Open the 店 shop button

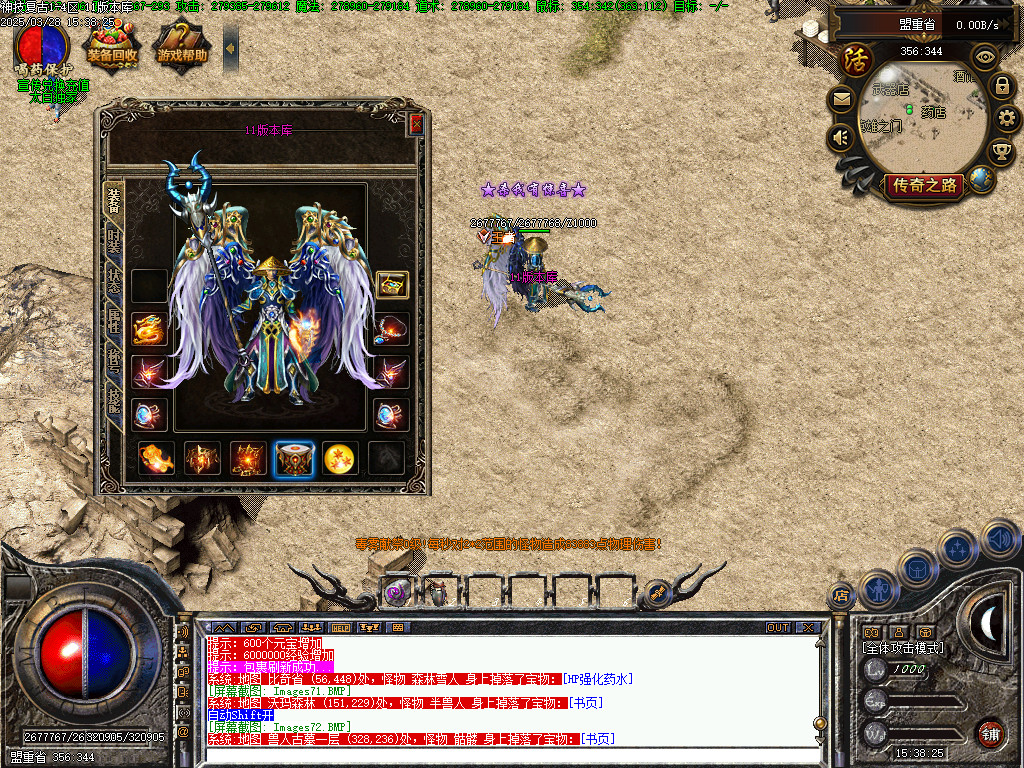[841, 597]
